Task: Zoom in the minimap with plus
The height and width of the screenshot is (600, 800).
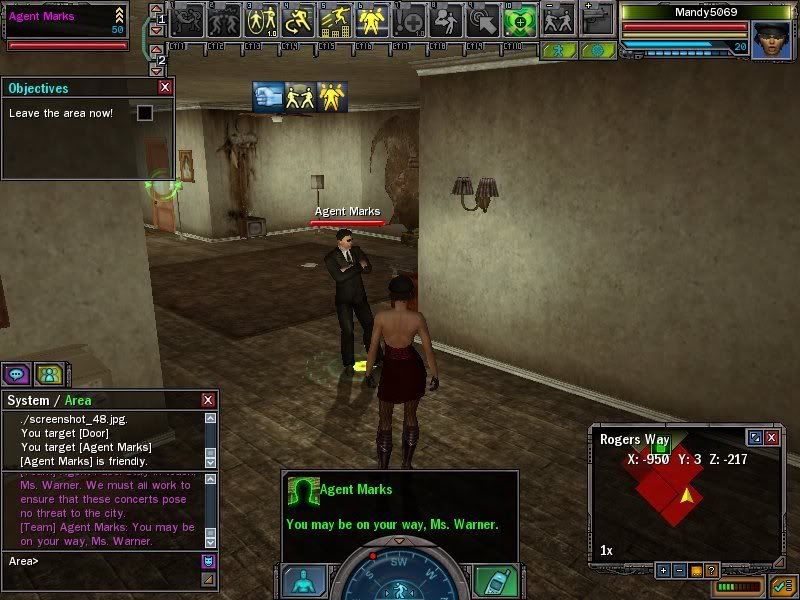Action: pyautogui.click(x=662, y=570)
